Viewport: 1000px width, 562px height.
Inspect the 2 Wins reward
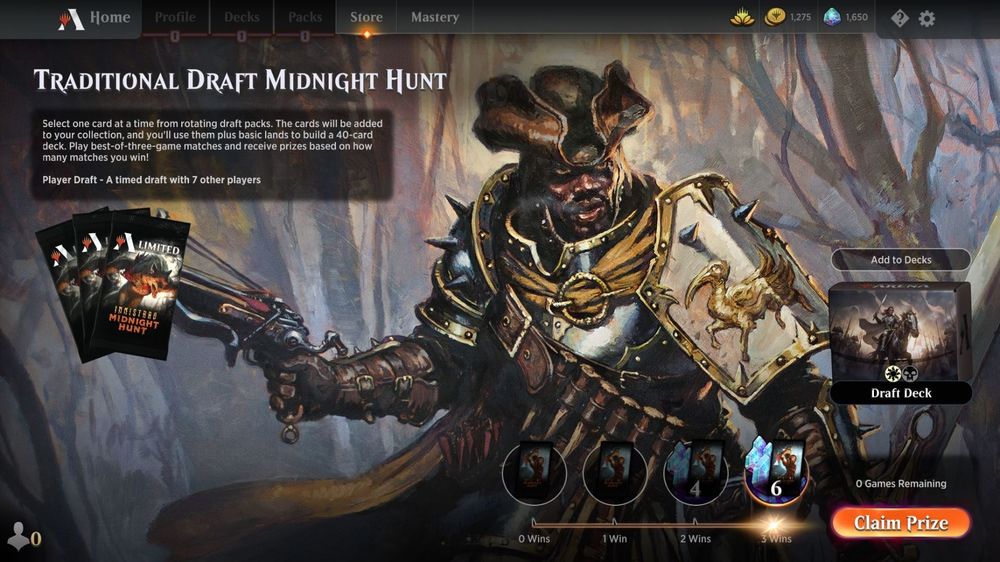pos(696,473)
